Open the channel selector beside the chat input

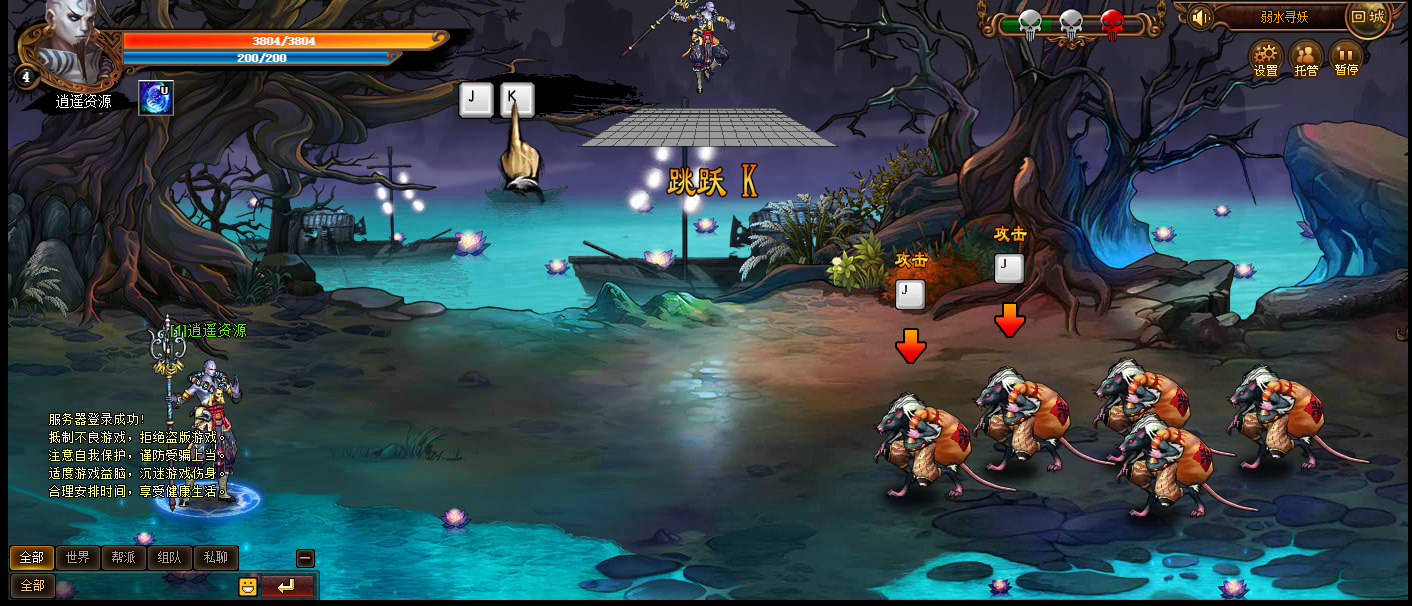tap(32, 586)
